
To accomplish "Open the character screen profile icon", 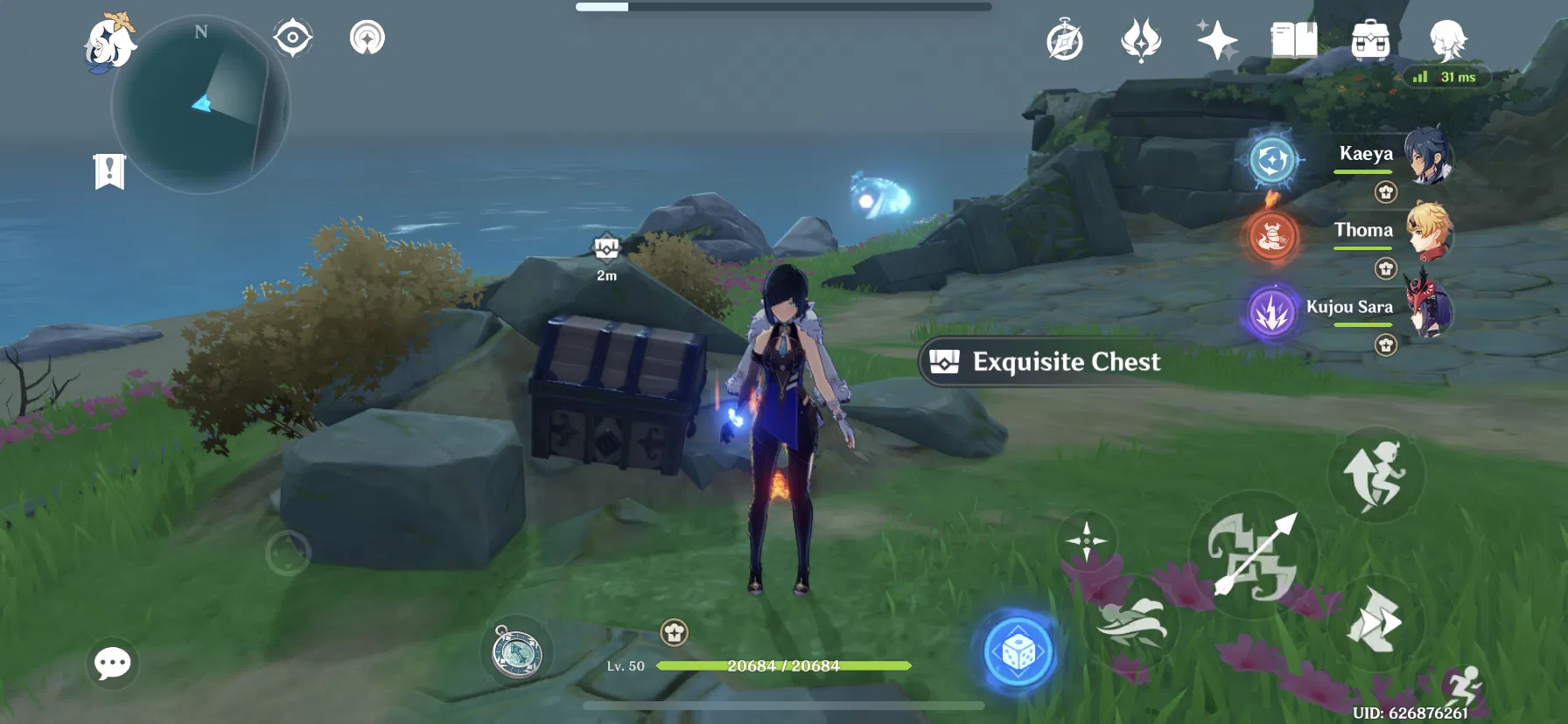I will pos(1448,40).
